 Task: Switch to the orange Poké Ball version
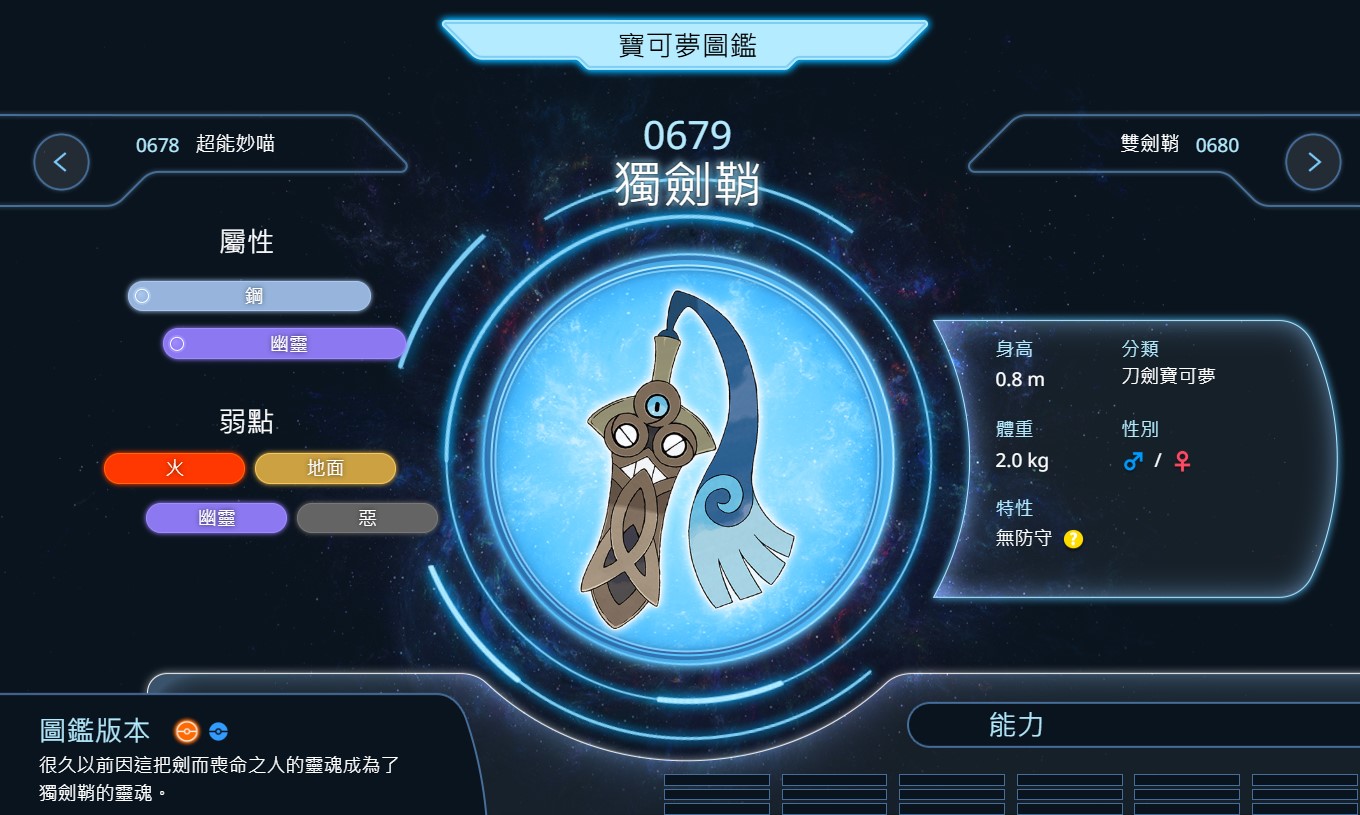click(x=186, y=731)
